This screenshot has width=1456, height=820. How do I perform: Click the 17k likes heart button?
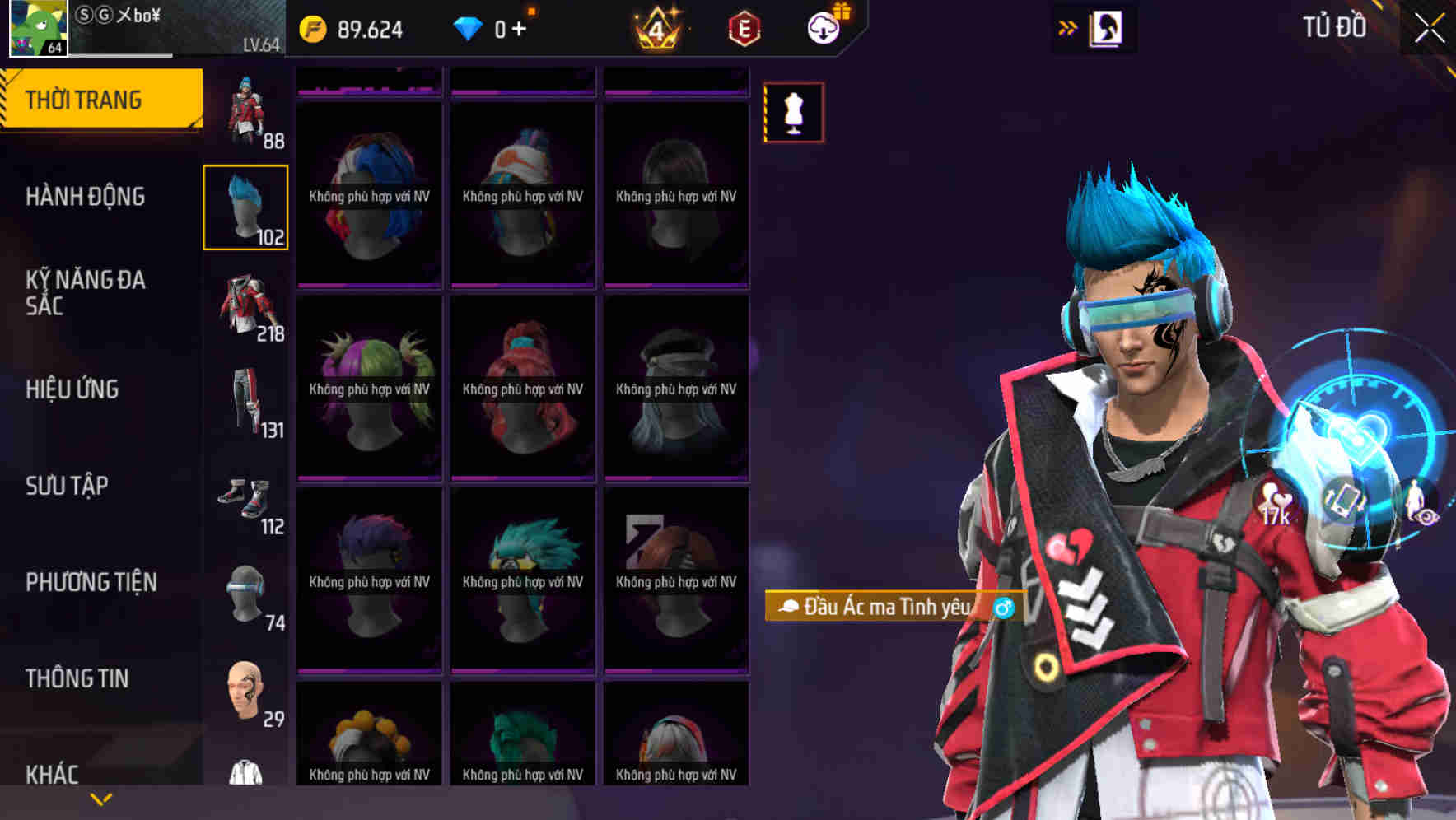(x=1275, y=501)
